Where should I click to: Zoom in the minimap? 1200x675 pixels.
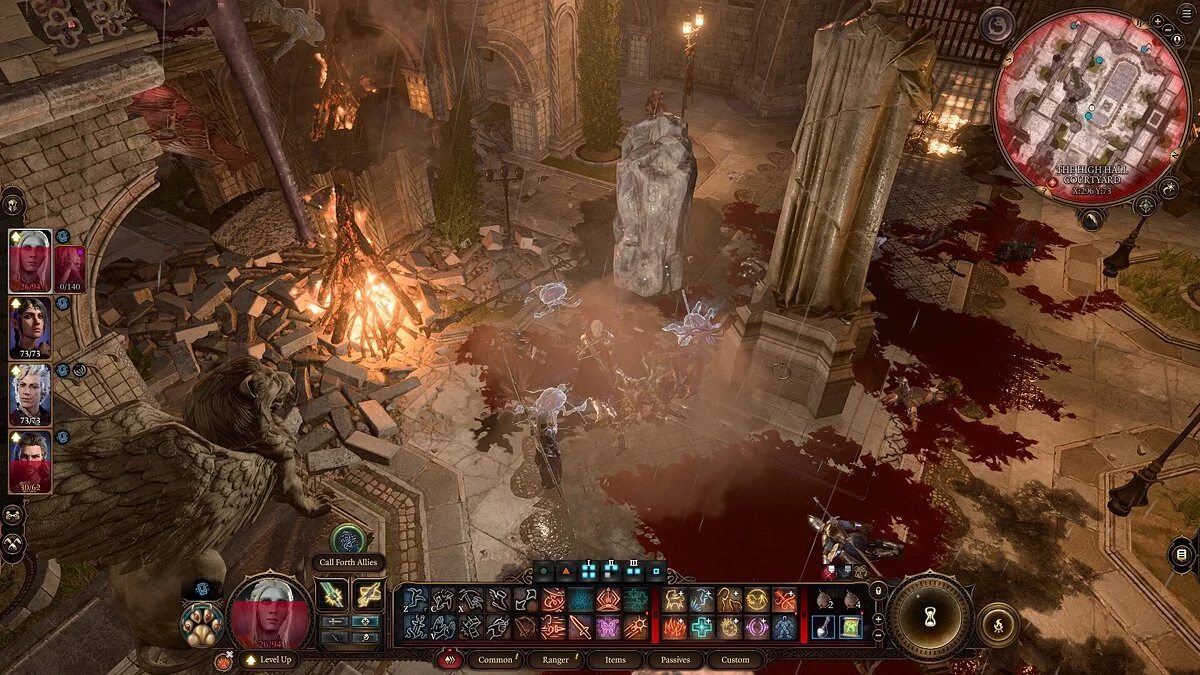(1156, 20)
